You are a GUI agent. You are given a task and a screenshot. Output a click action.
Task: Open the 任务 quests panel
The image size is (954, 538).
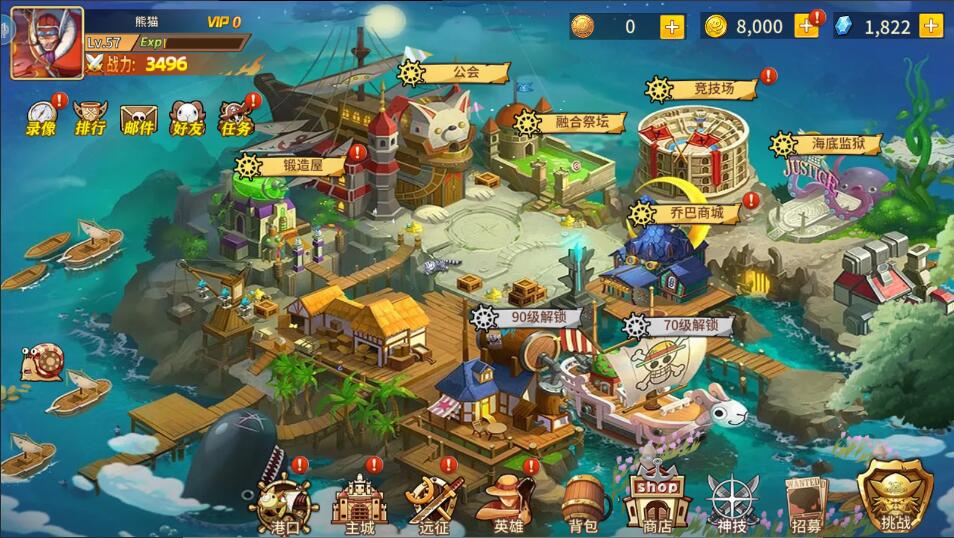click(x=236, y=118)
